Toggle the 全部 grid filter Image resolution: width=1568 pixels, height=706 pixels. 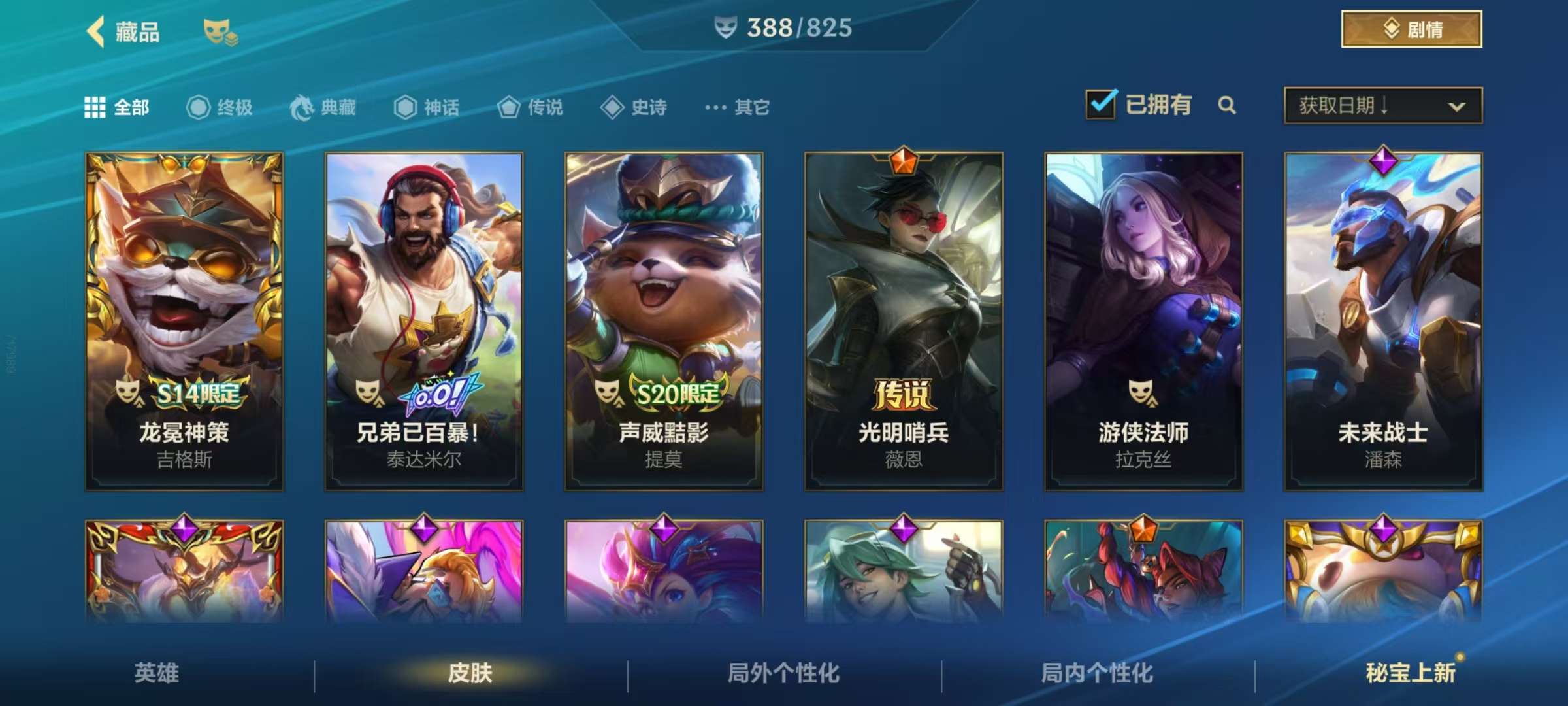pos(95,107)
